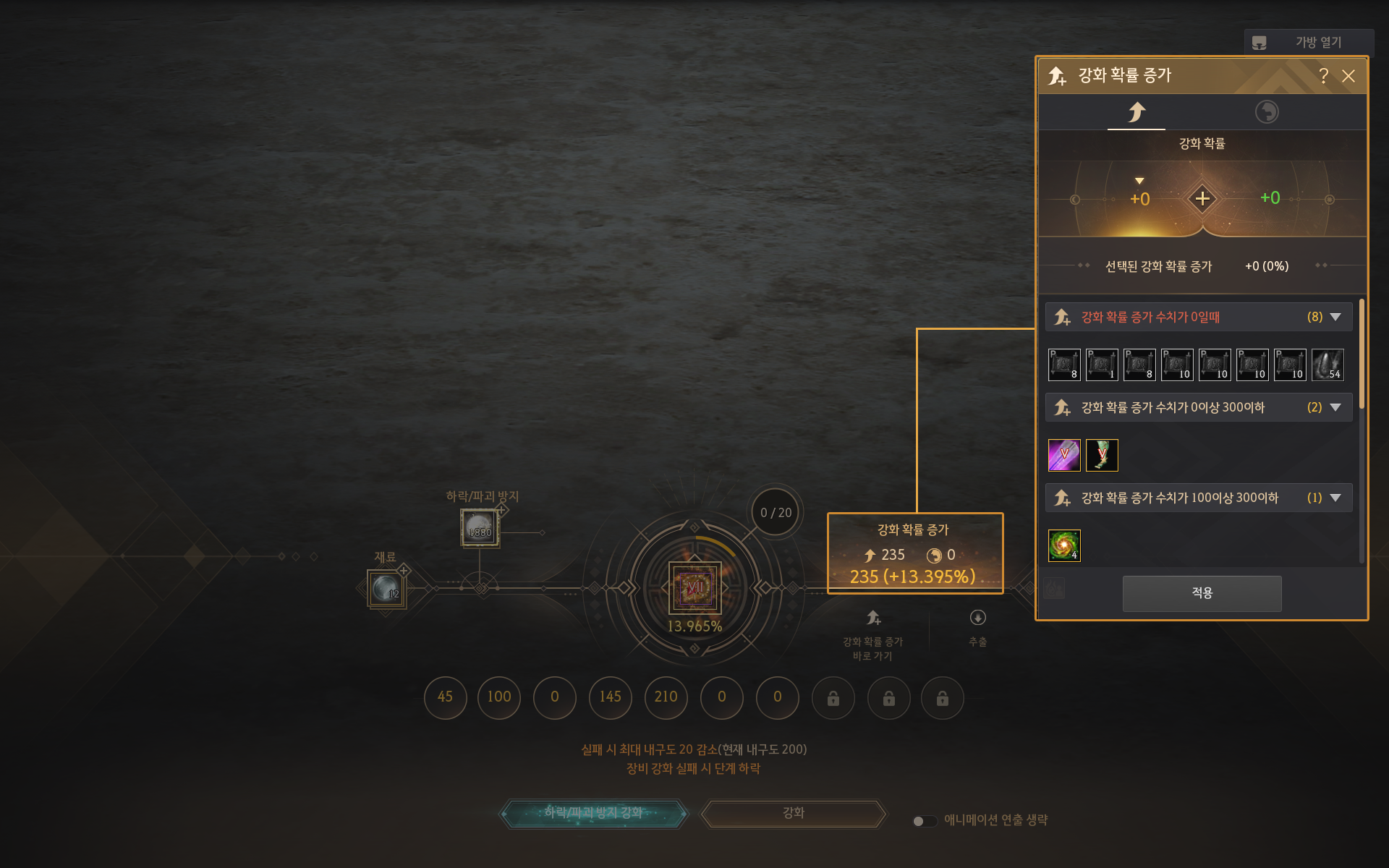Switch to the round orb tab
Viewport: 1389px width, 868px height.
coord(1266,112)
